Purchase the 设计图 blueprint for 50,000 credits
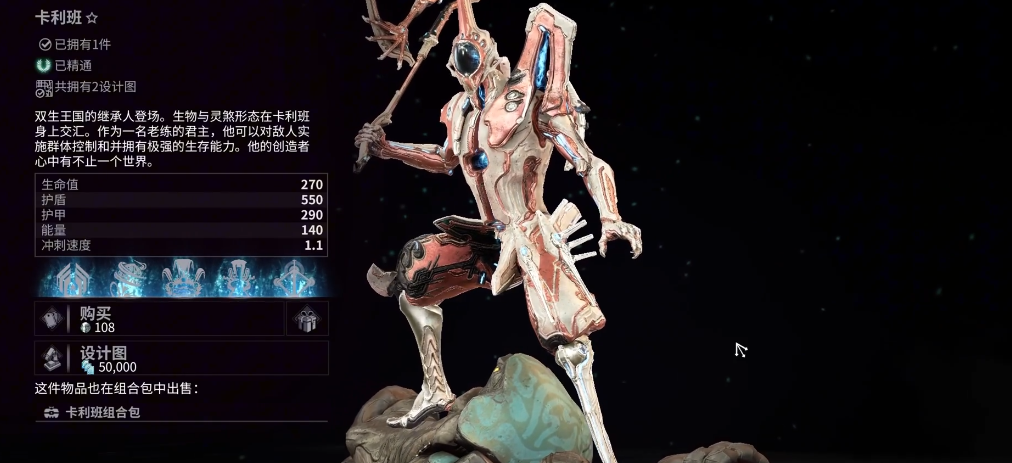This screenshot has width=1012, height=463. click(181, 358)
